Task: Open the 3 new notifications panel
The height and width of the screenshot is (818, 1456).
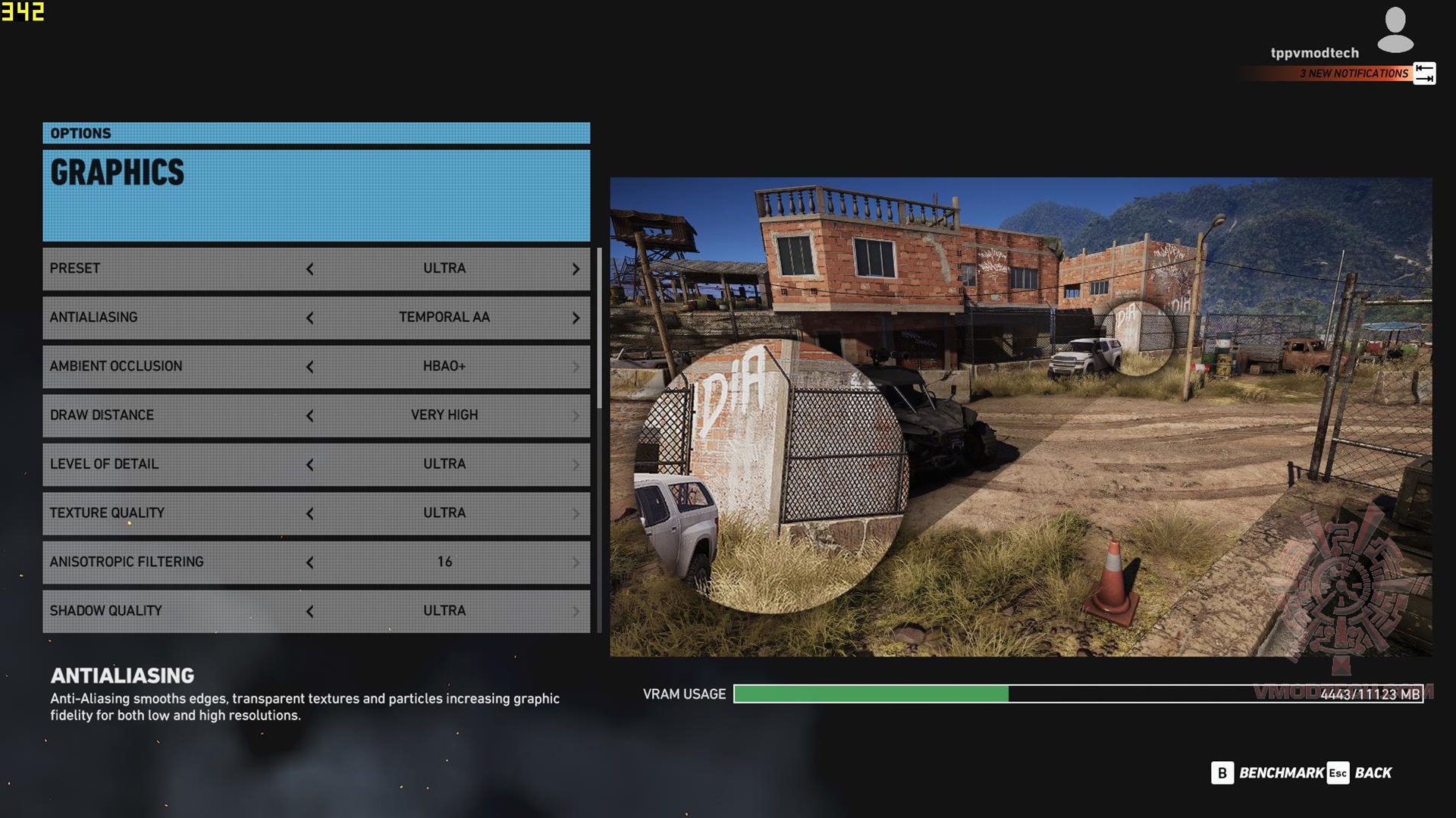Action: [x=1354, y=74]
